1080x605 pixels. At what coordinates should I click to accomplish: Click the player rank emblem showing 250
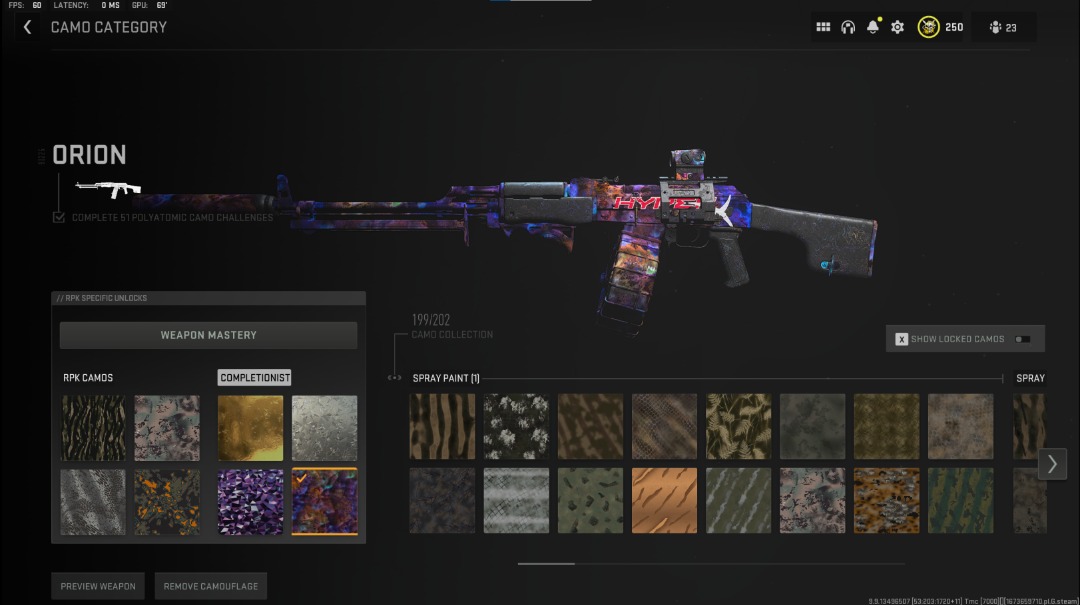tap(929, 27)
